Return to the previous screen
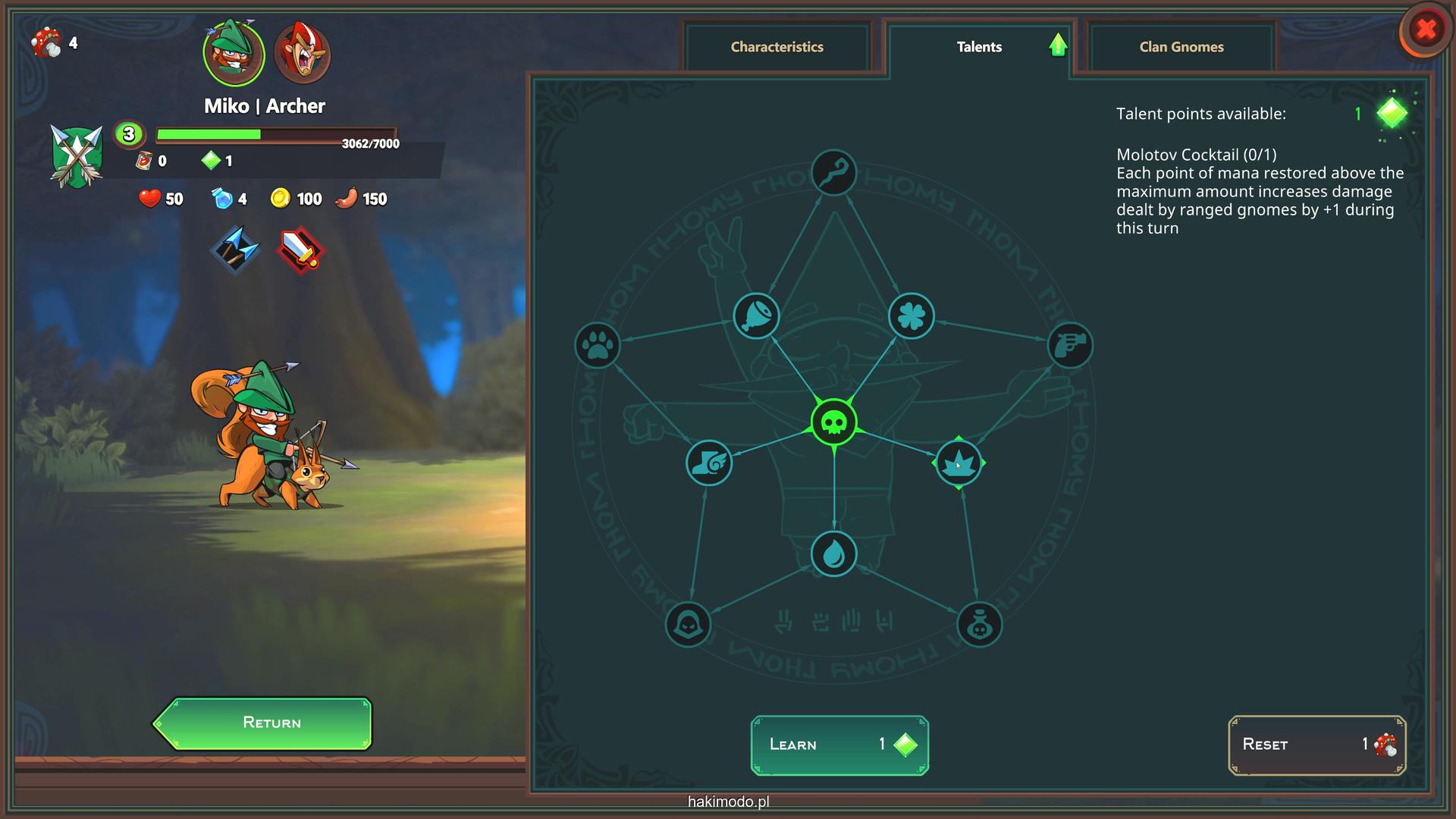This screenshot has height=819, width=1456. (264, 723)
